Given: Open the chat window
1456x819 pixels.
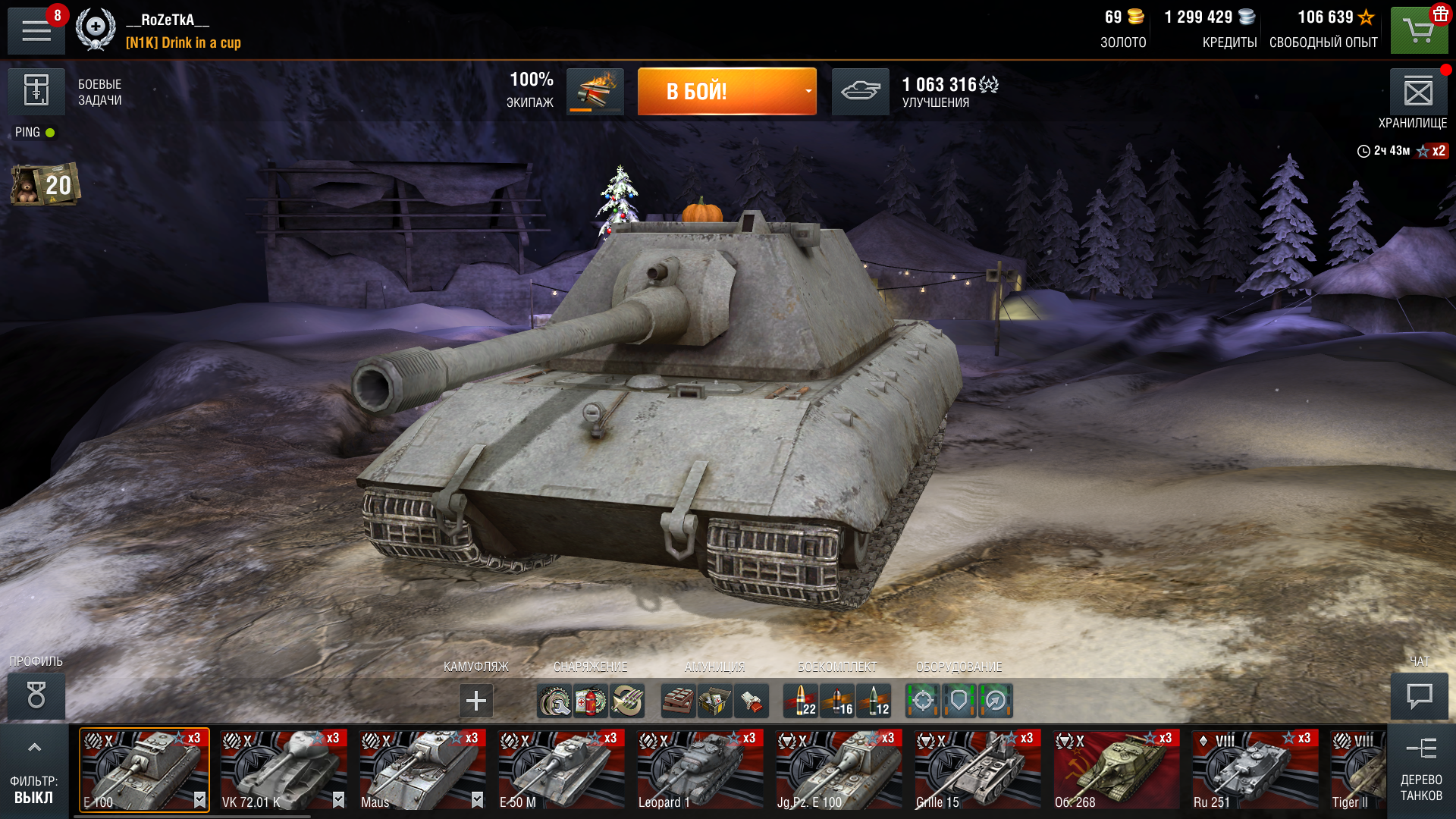Looking at the screenshot, I should click(1419, 695).
